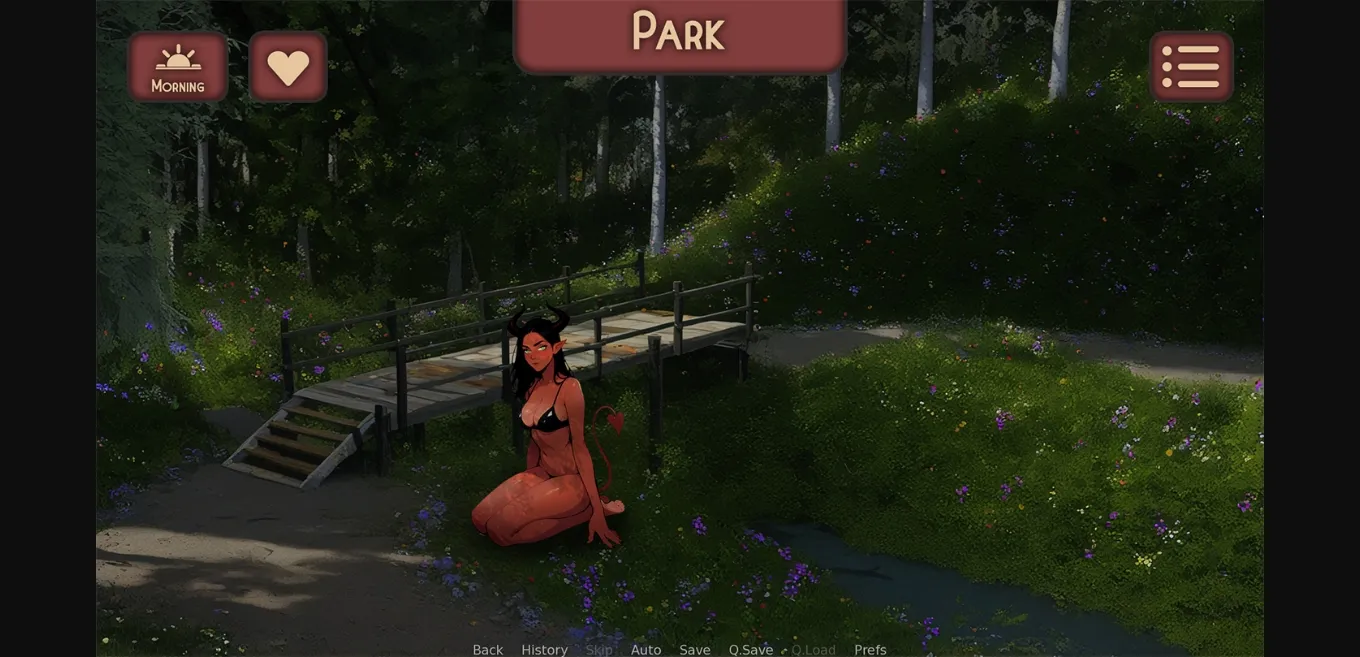Open the Save screen
Image resolution: width=1360 pixels, height=657 pixels.
point(695,650)
